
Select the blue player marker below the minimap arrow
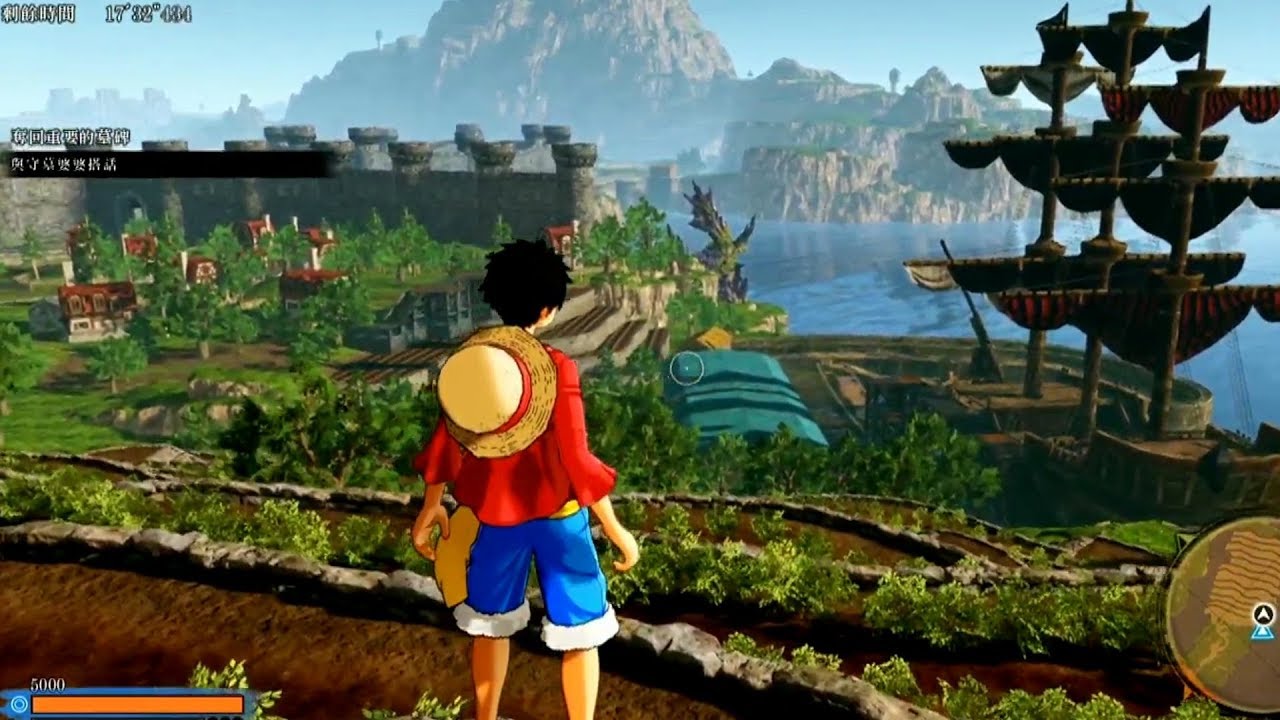[x=1261, y=633]
